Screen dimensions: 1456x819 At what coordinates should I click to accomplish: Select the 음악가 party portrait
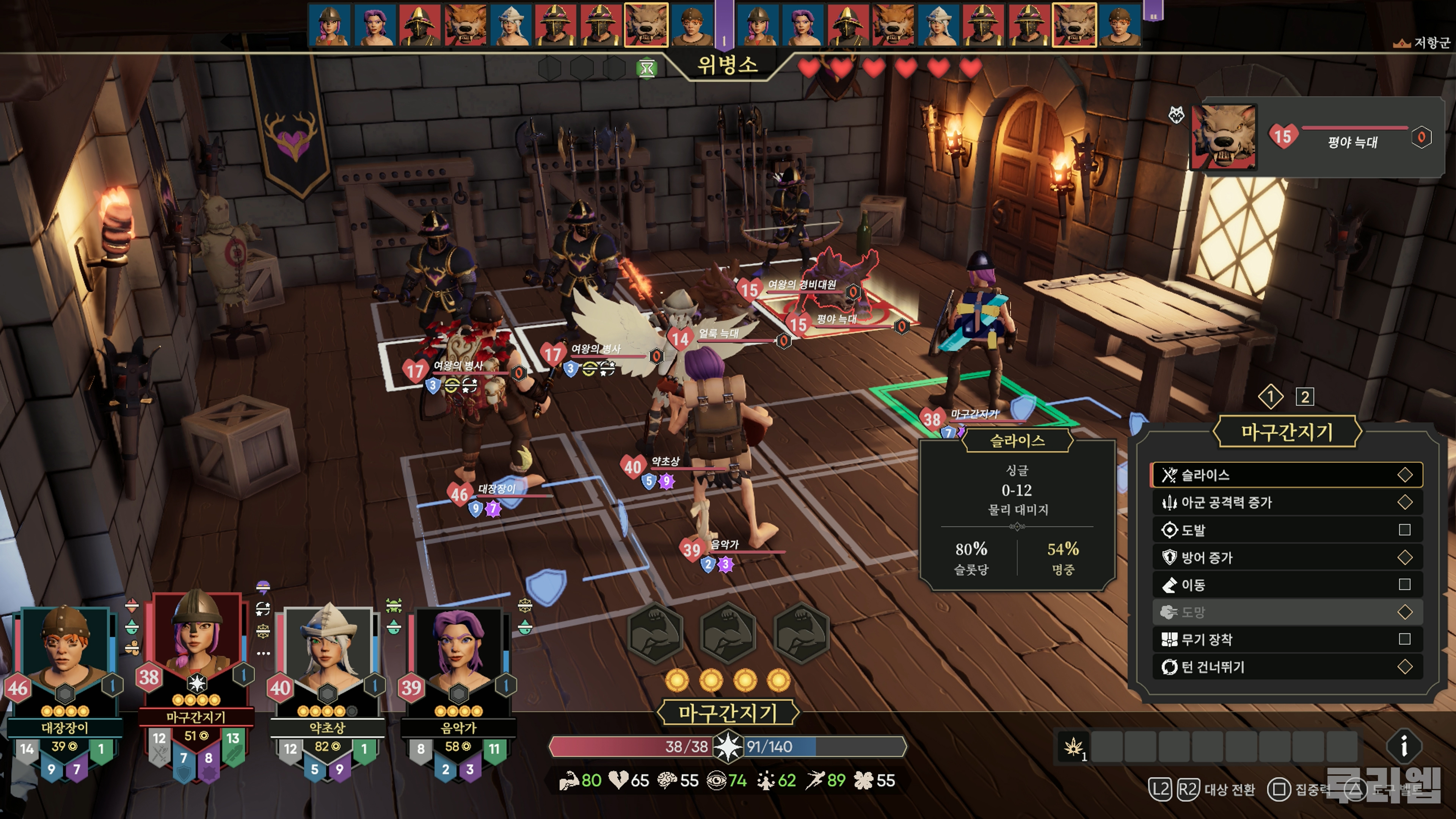[458, 650]
